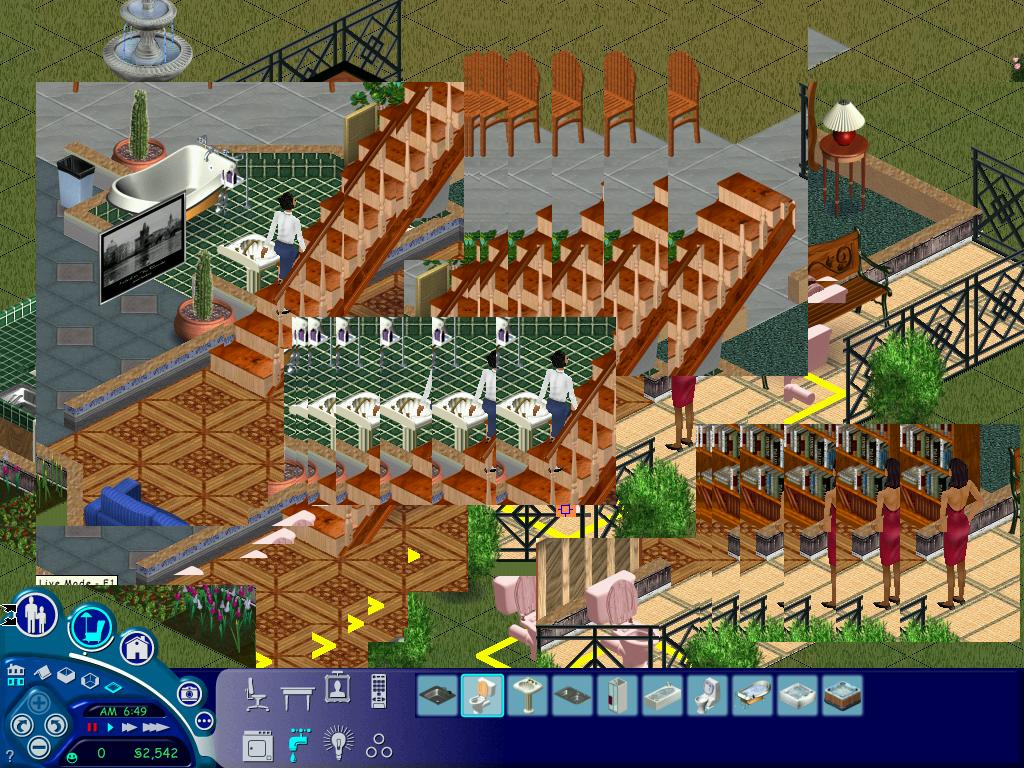Pause the game with the red pause button
This screenshot has height=768, width=1024.
click(x=93, y=728)
